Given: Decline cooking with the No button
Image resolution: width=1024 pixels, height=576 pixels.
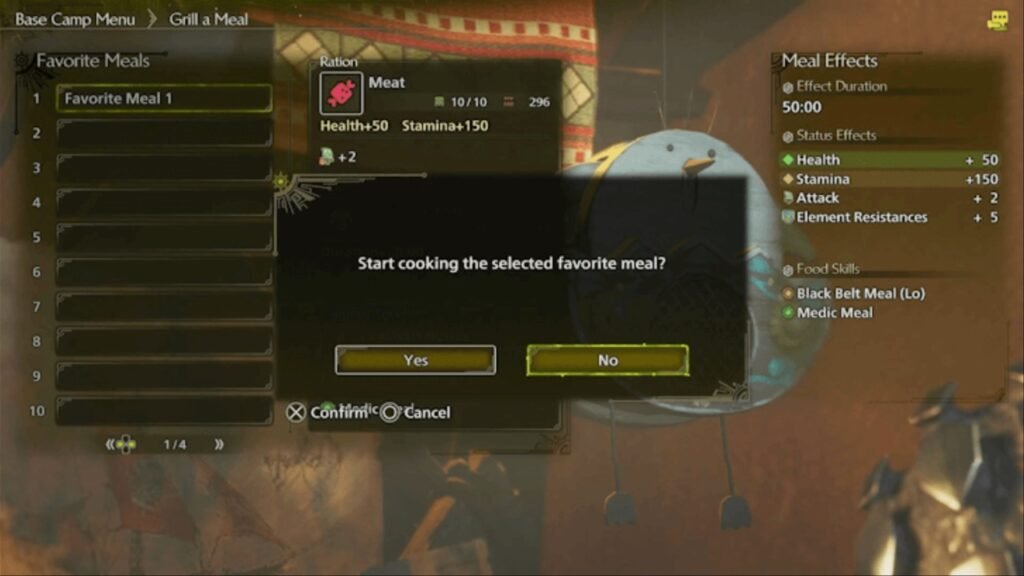Looking at the screenshot, I should pyautogui.click(x=607, y=360).
